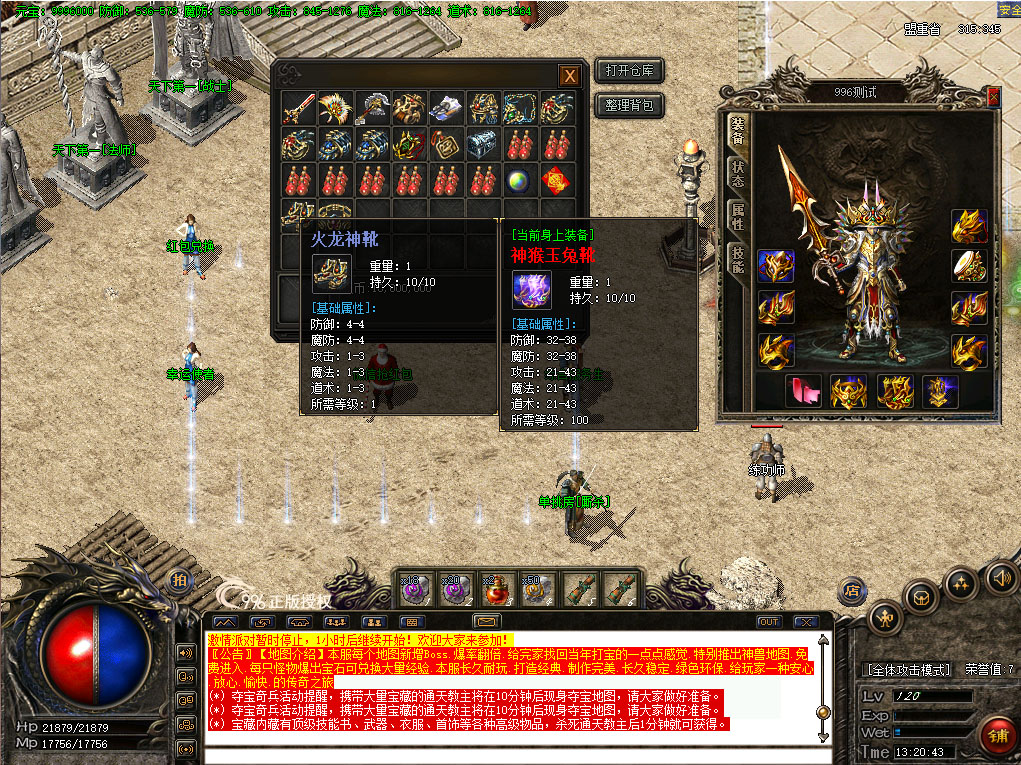Click the equipped drum bracelet slot

pos(969,266)
